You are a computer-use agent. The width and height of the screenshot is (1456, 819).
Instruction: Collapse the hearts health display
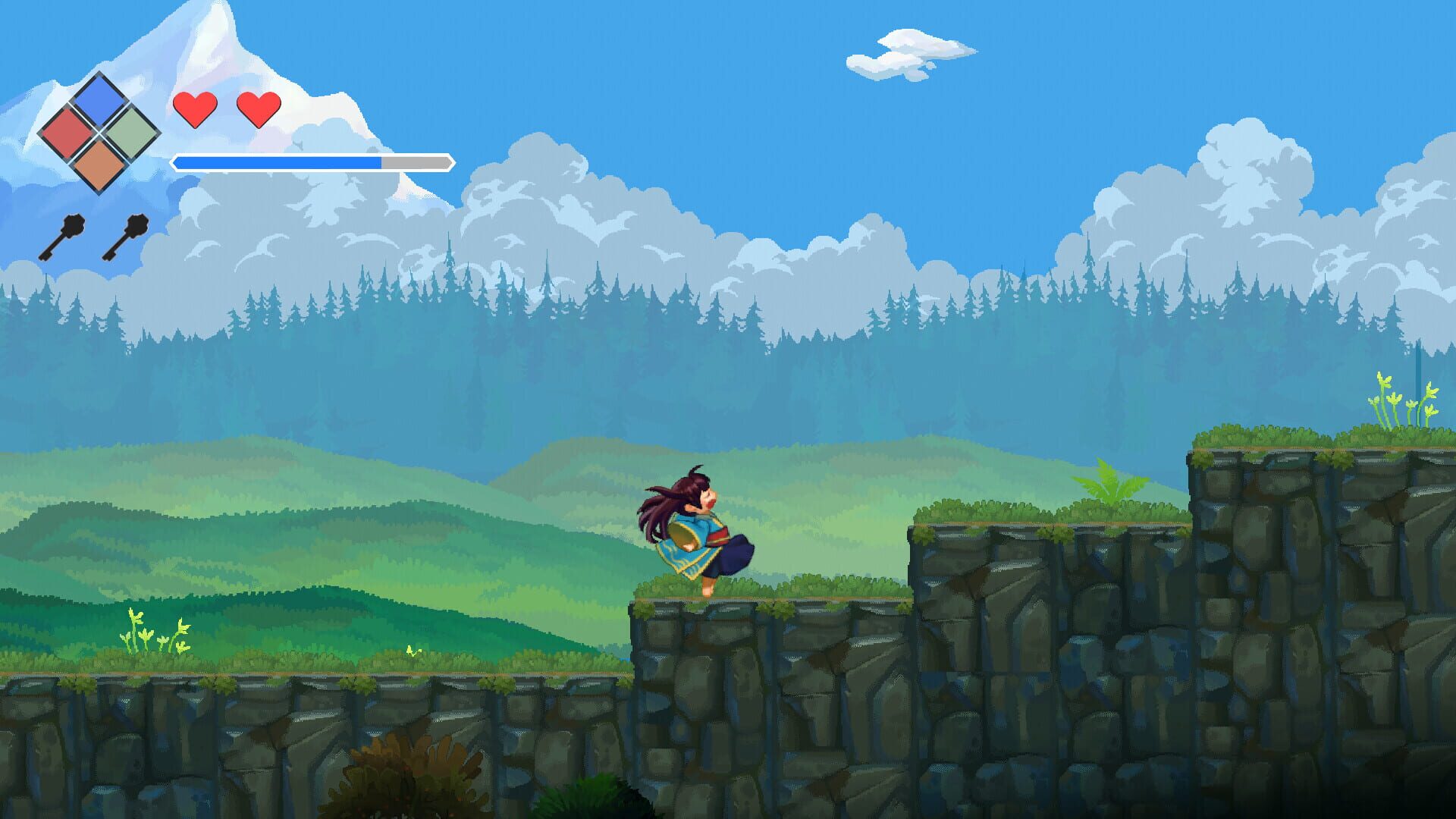pos(227,110)
